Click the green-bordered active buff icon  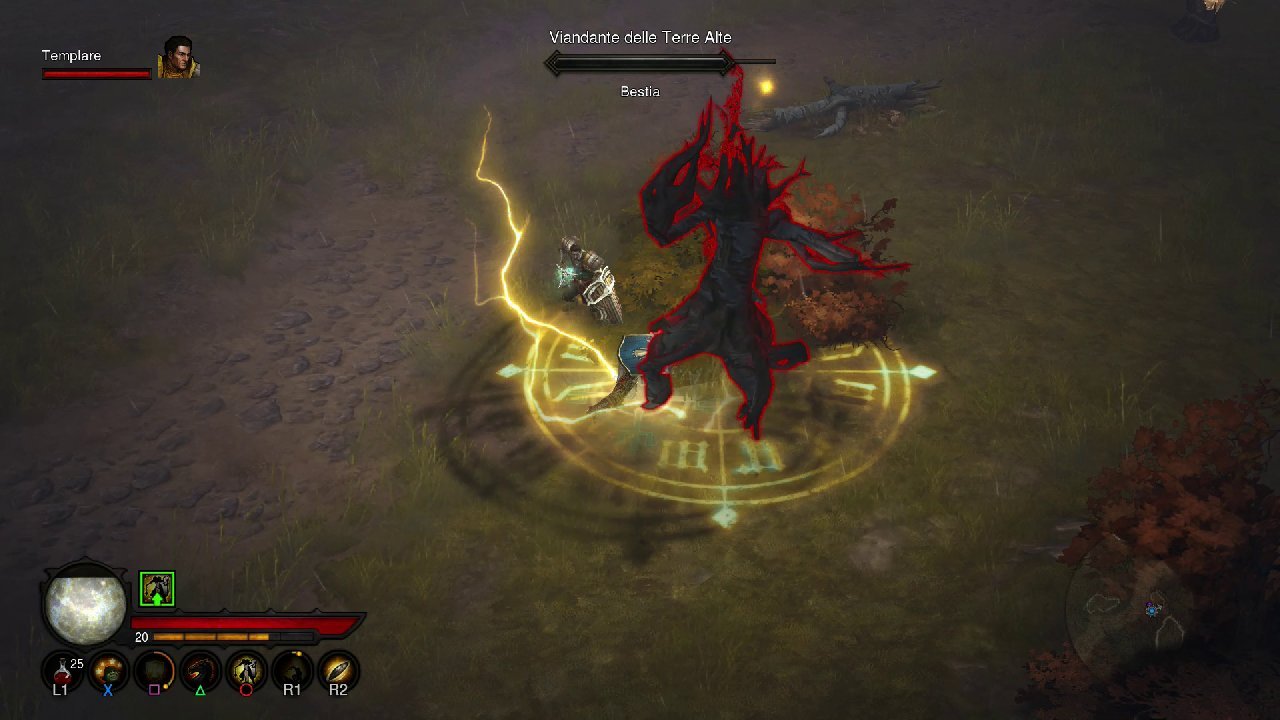click(157, 589)
